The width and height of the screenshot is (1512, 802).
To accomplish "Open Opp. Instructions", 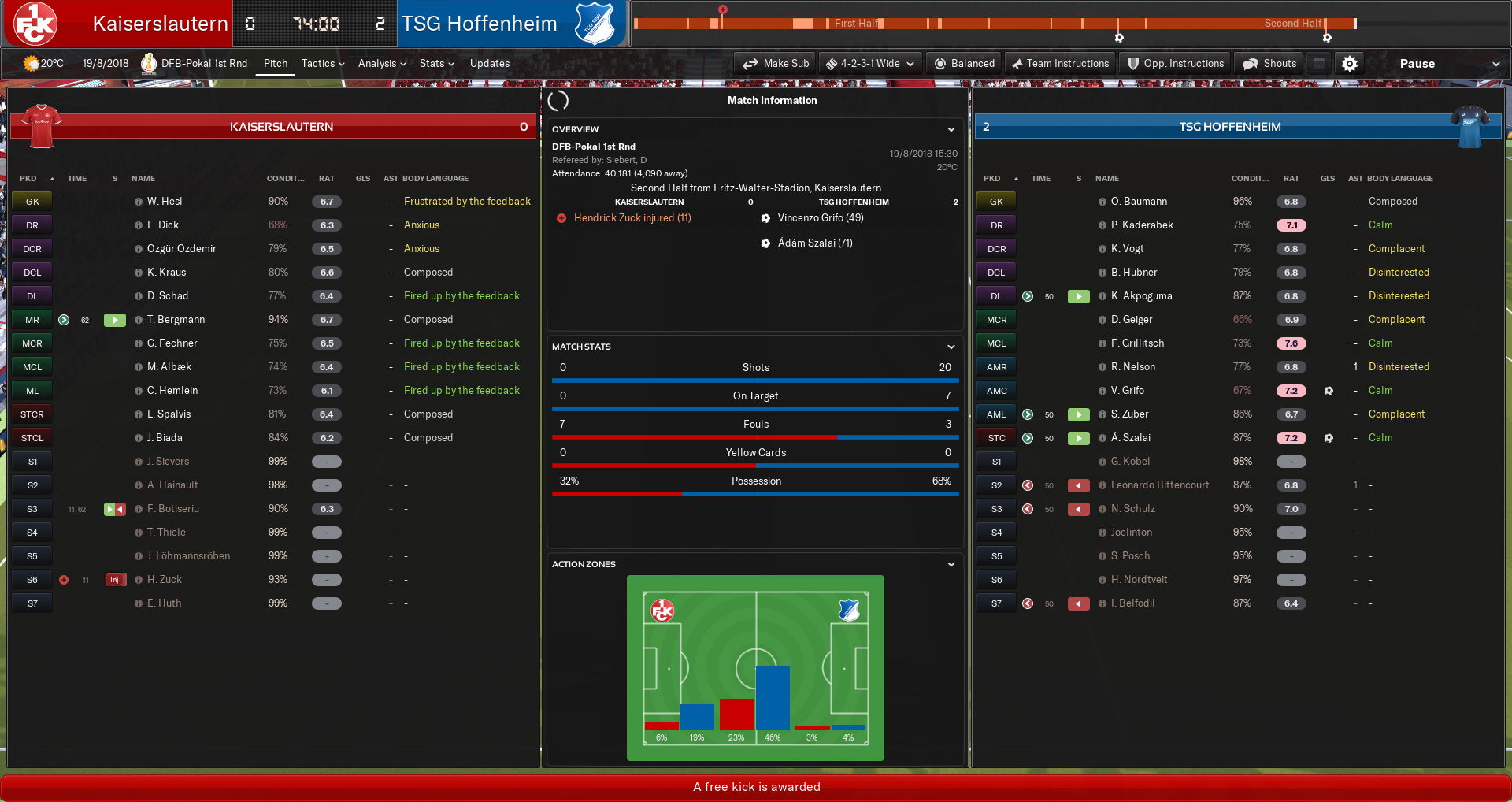I will [x=1175, y=64].
